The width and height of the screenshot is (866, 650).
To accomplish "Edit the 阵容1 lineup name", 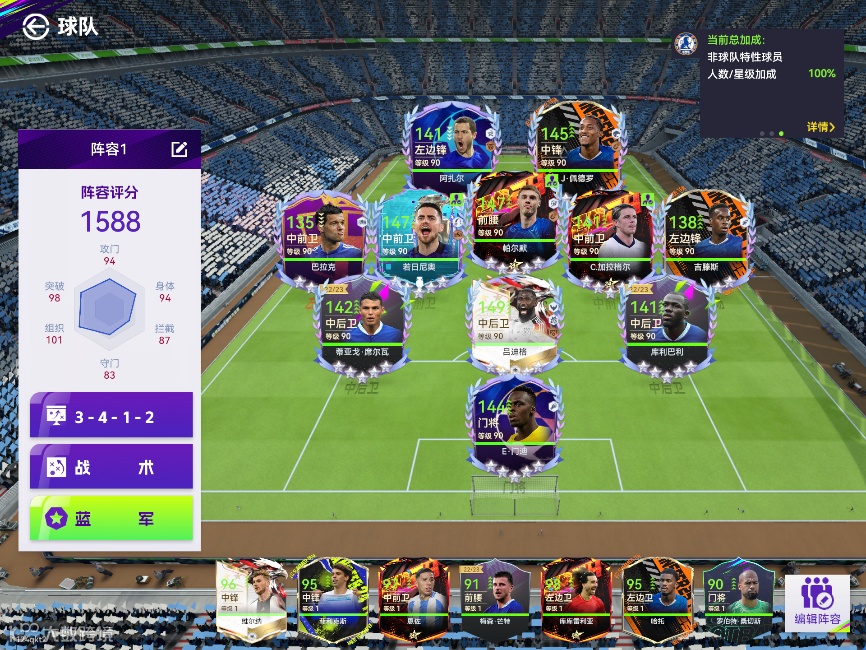I will (179, 149).
